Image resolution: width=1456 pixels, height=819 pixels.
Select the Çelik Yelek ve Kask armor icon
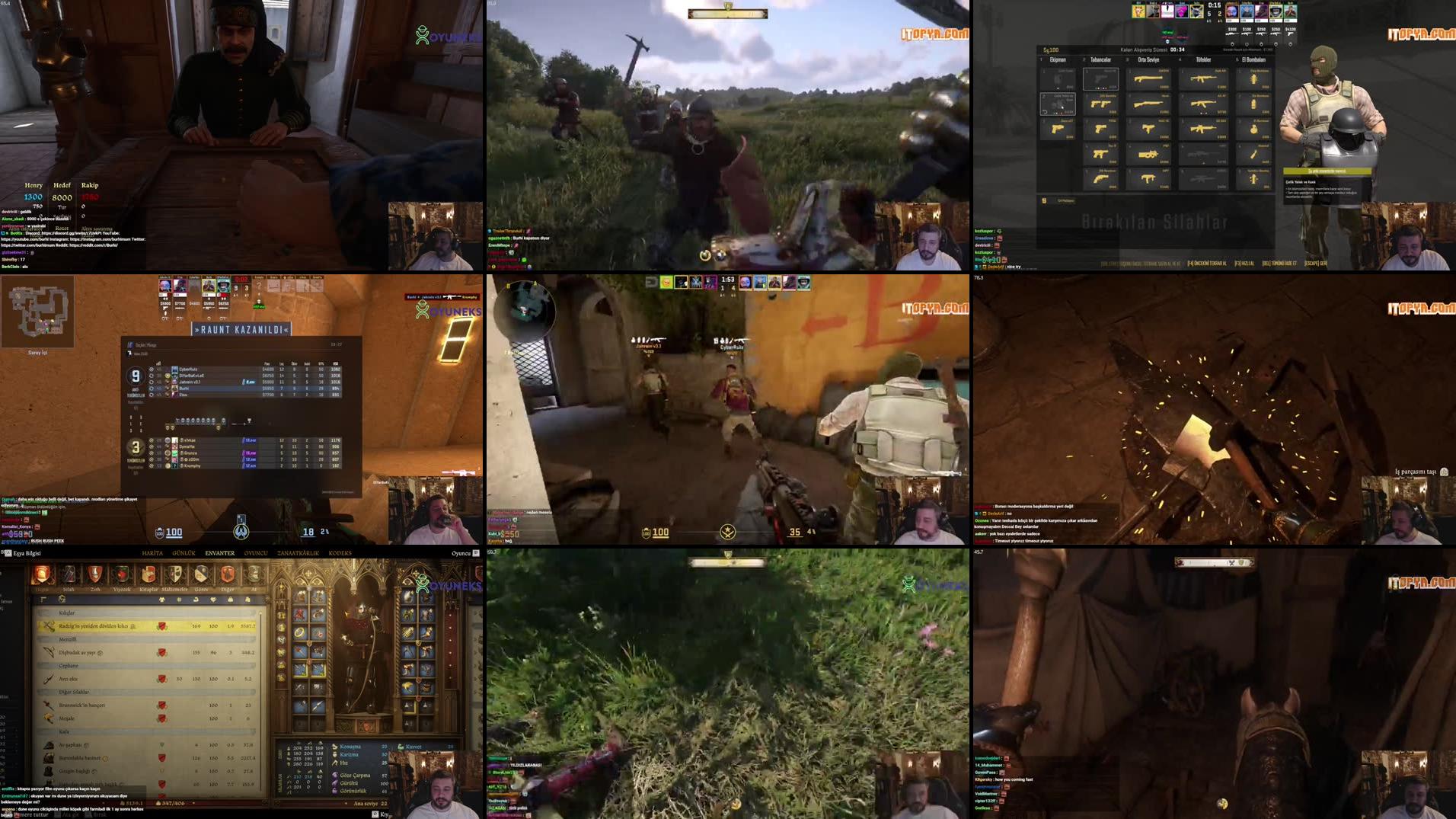coord(1058,104)
